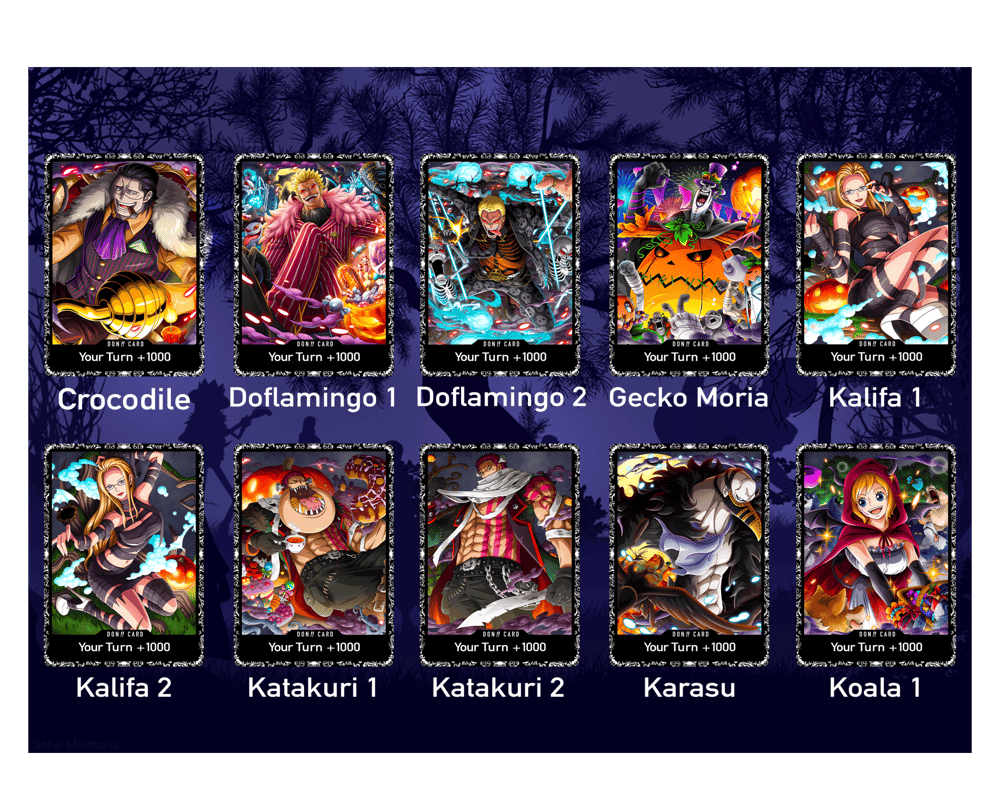The image size is (1000, 800).
Task: Select the Karasu card
Action: (x=689, y=554)
